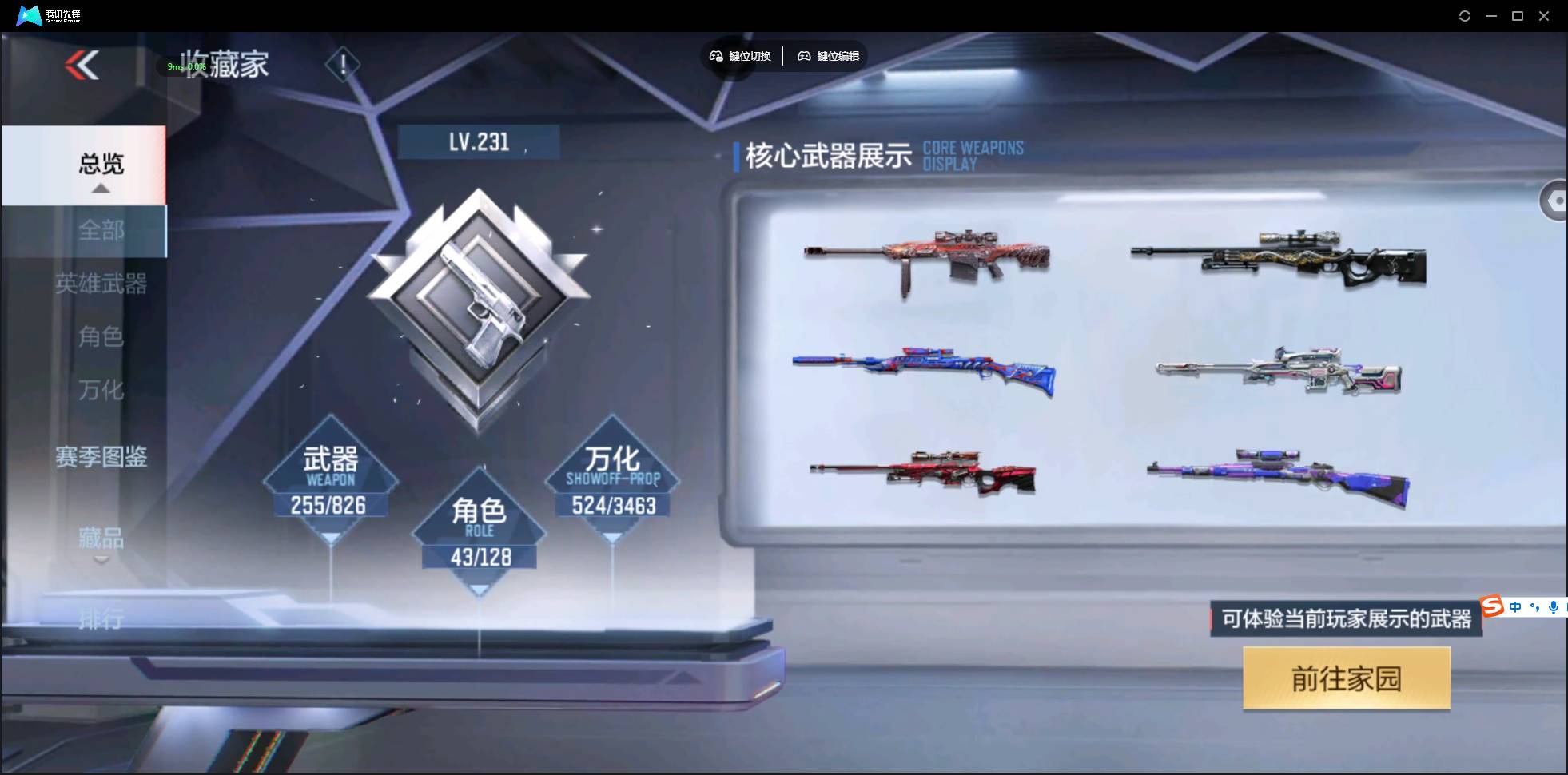Expand the 藏品 section chevron
The image size is (1568, 775).
click(x=101, y=561)
